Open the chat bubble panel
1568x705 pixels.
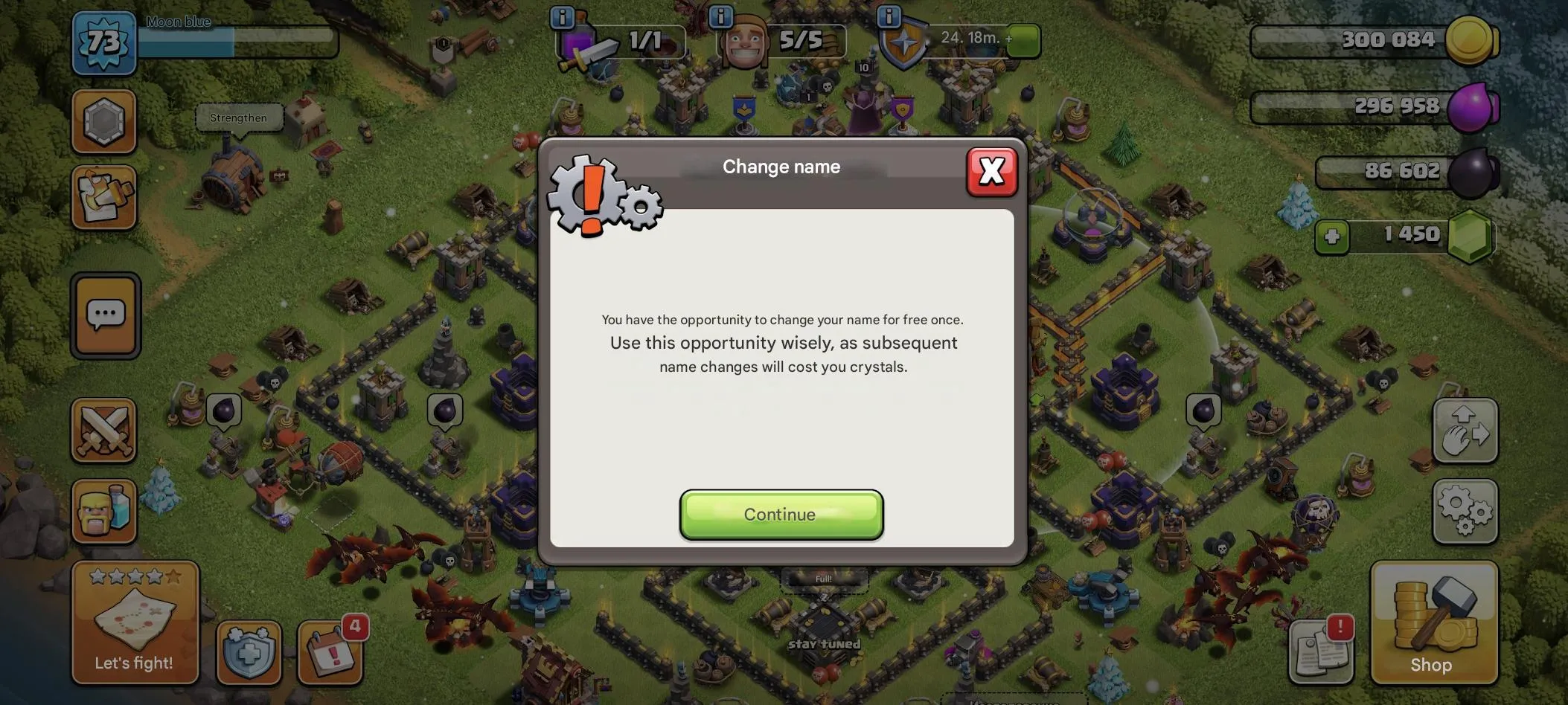(104, 315)
